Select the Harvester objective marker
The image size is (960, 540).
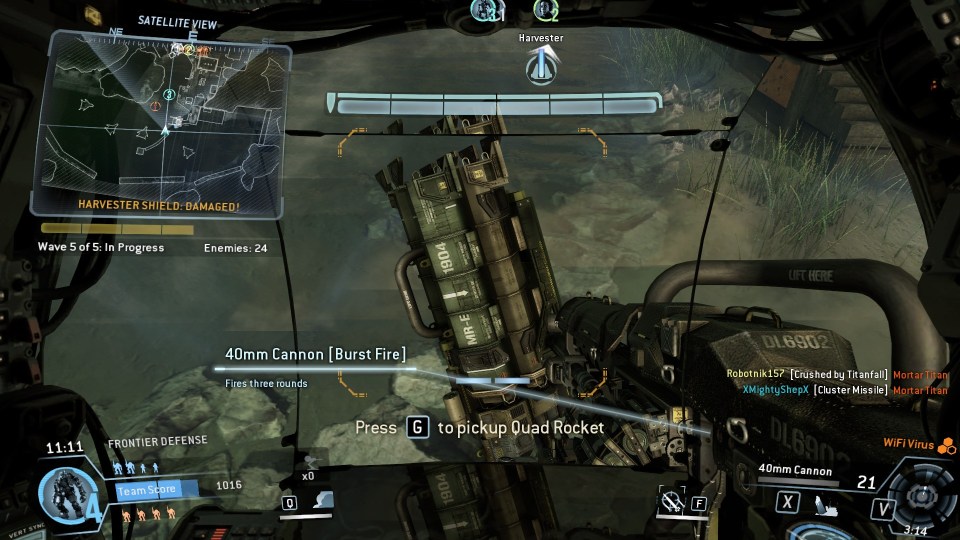(x=541, y=66)
